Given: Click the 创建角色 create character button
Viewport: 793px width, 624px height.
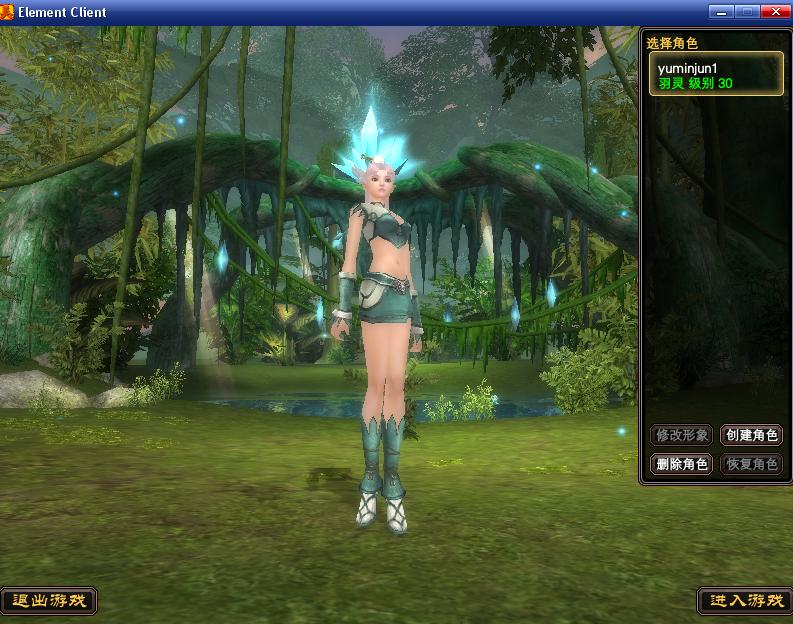Looking at the screenshot, I should pos(751,435).
